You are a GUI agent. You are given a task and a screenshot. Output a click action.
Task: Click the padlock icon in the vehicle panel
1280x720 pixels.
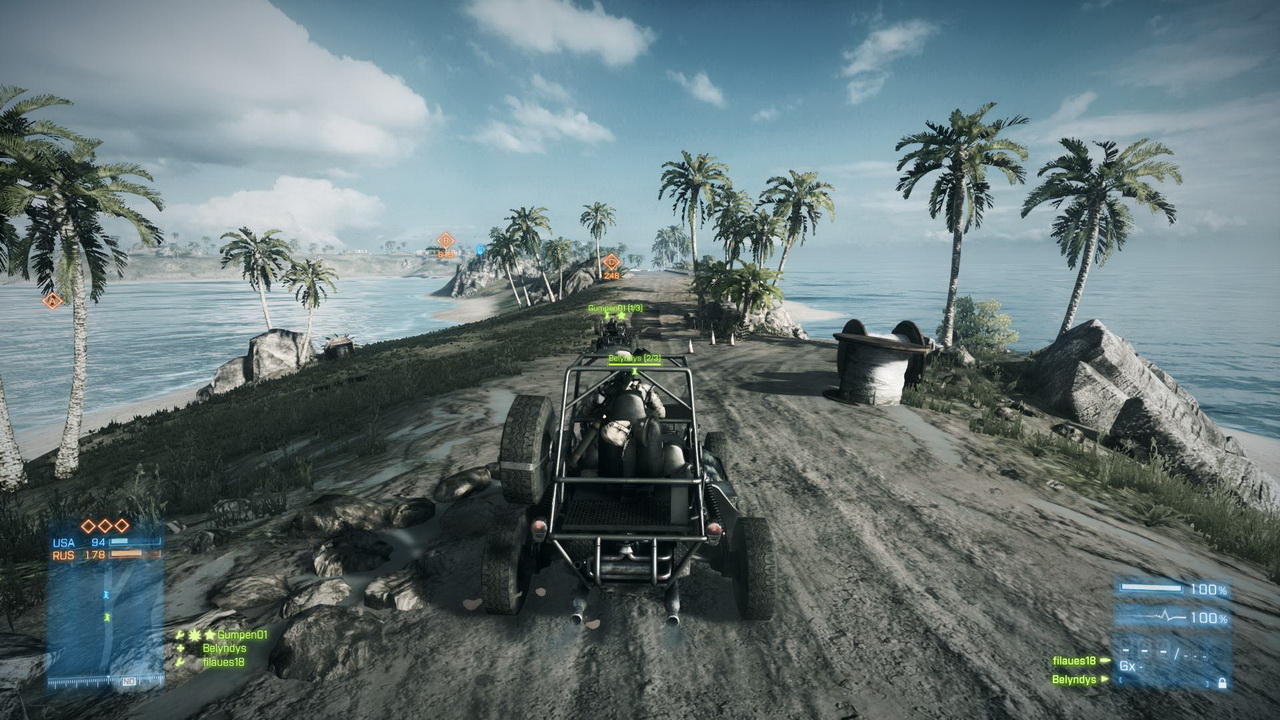(1221, 683)
